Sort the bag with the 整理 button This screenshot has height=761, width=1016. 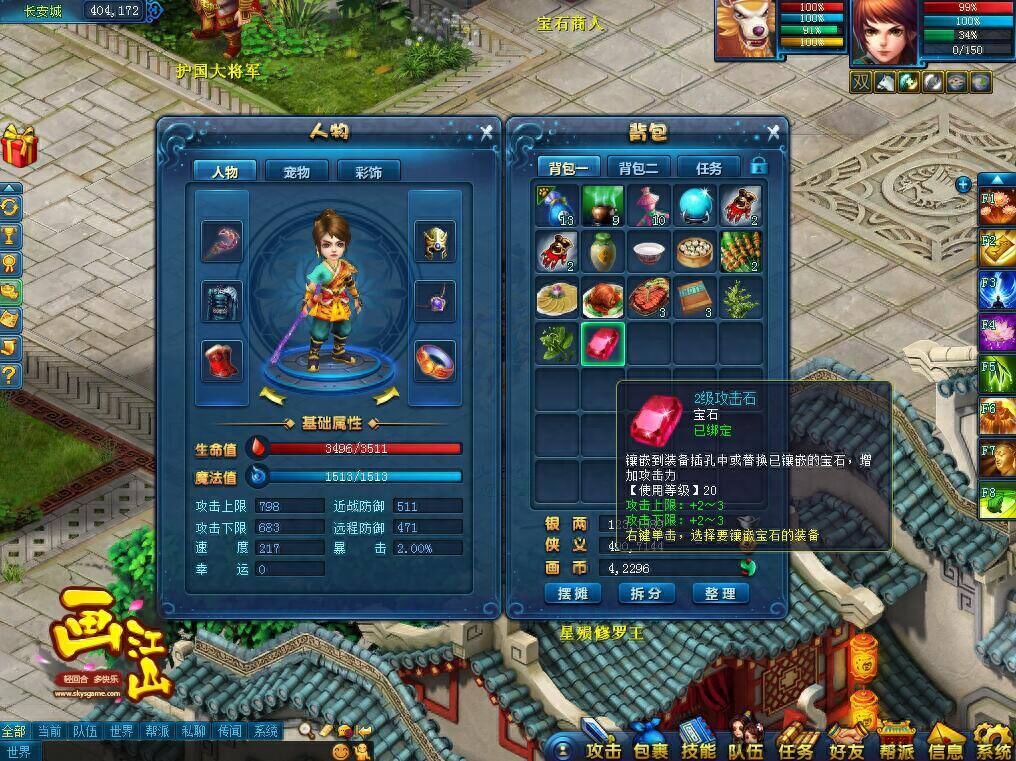(720, 593)
